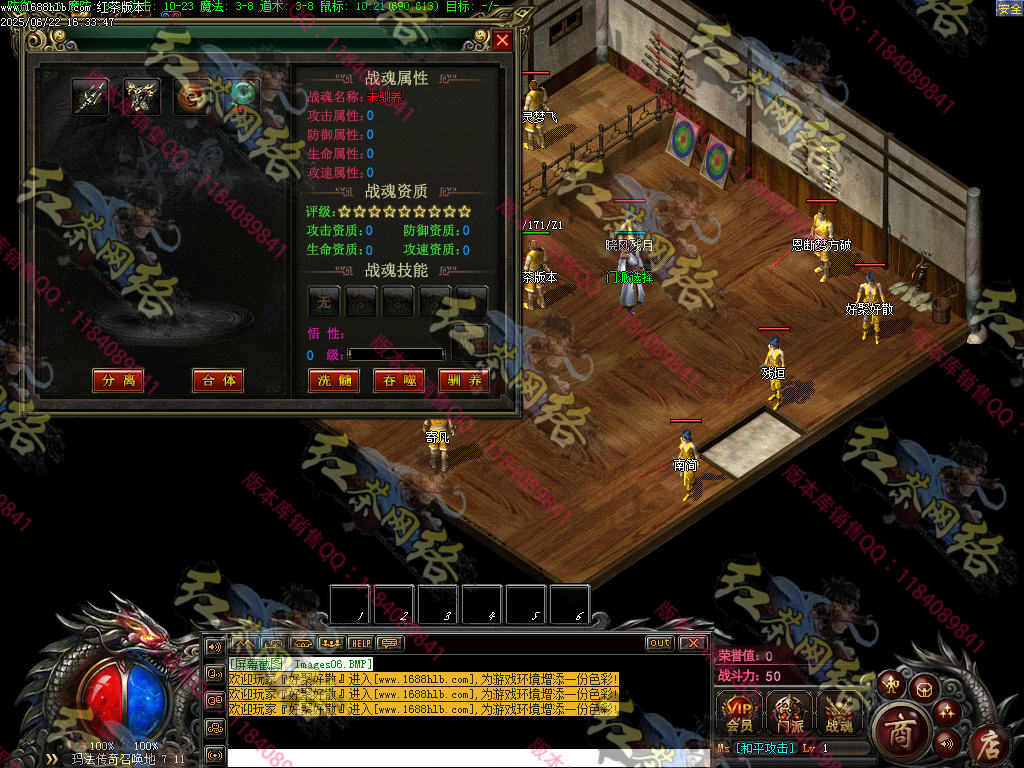Viewport: 1024px width, 768px height.
Task: Select the orange swirl orb slot
Action: pyautogui.click(x=192, y=96)
